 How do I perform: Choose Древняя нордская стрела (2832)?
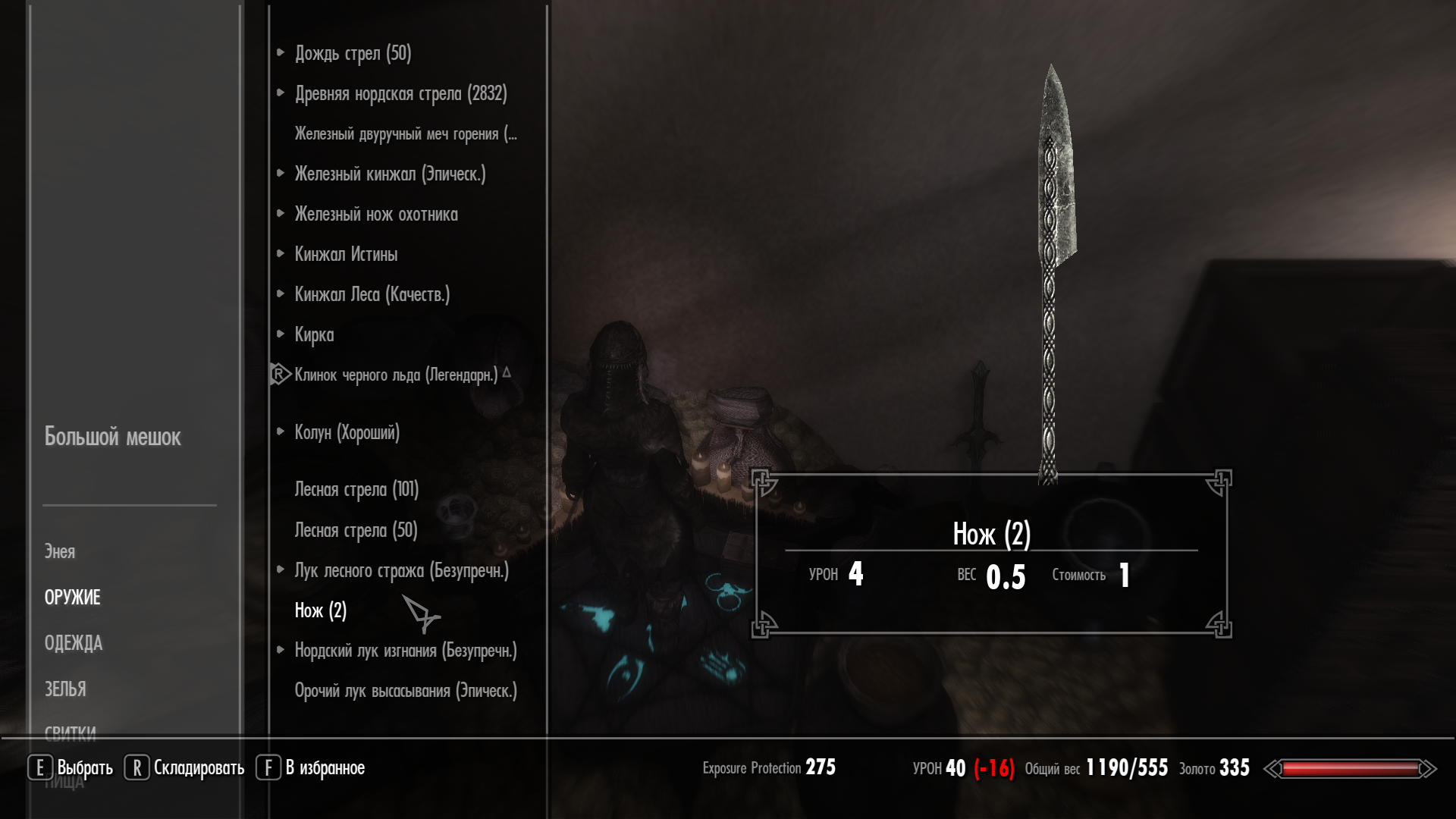[x=400, y=93]
